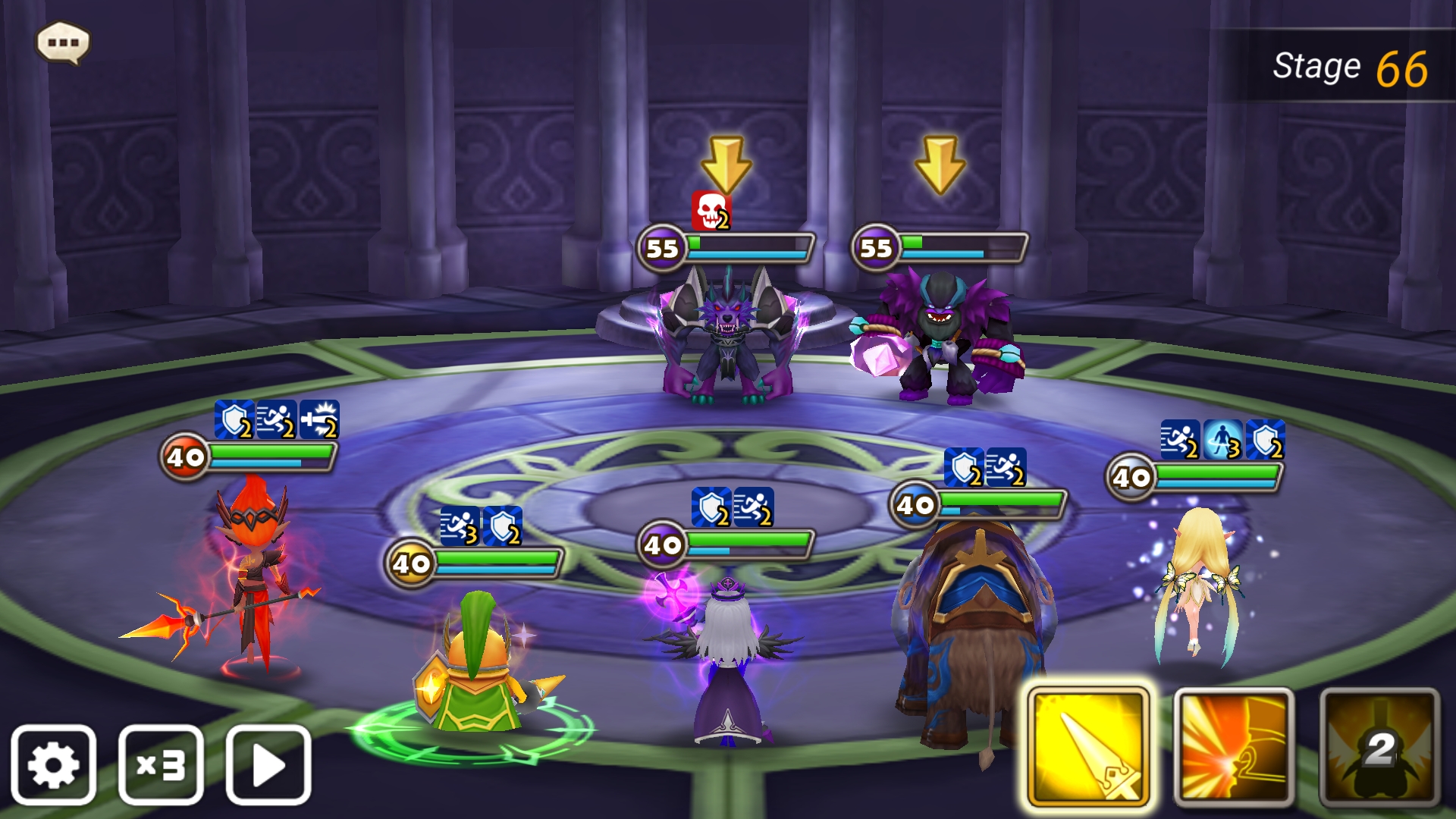Start auto-battle with the play button
This screenshot has width=1456, height=819.
(268, 764)
